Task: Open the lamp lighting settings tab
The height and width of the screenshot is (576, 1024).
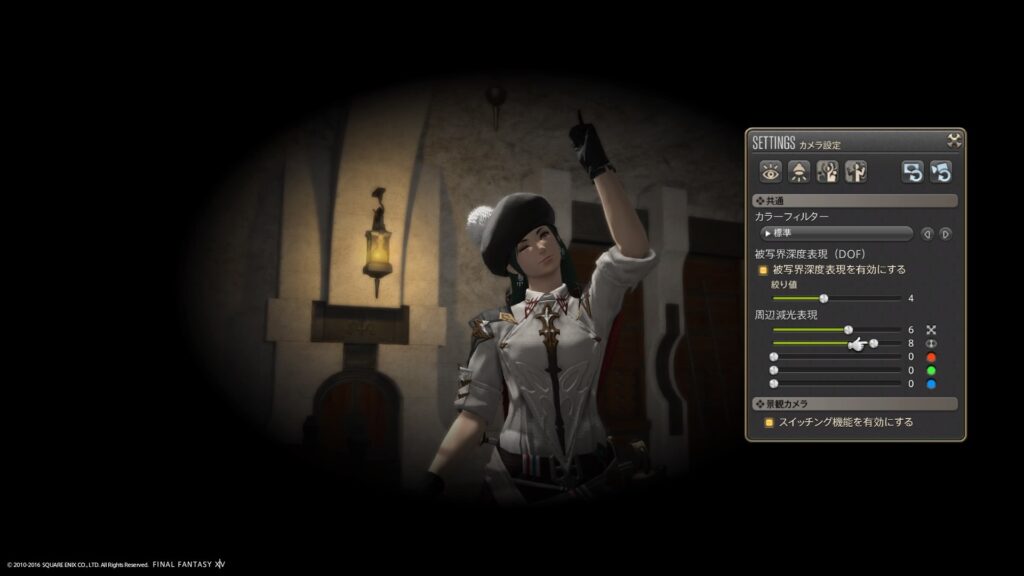Action: 799,171
